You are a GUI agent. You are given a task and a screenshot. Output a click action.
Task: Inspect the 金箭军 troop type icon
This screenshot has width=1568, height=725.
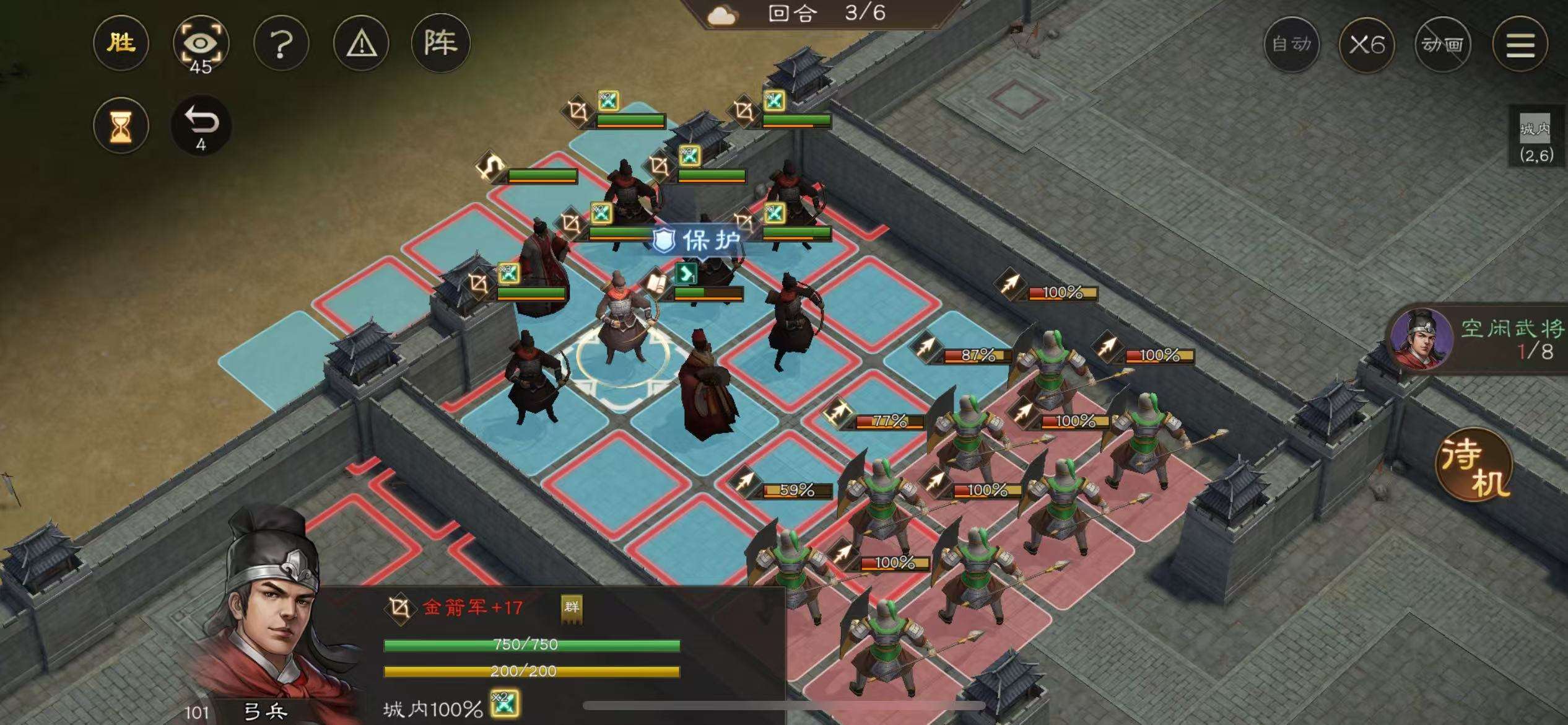(400, 608)
